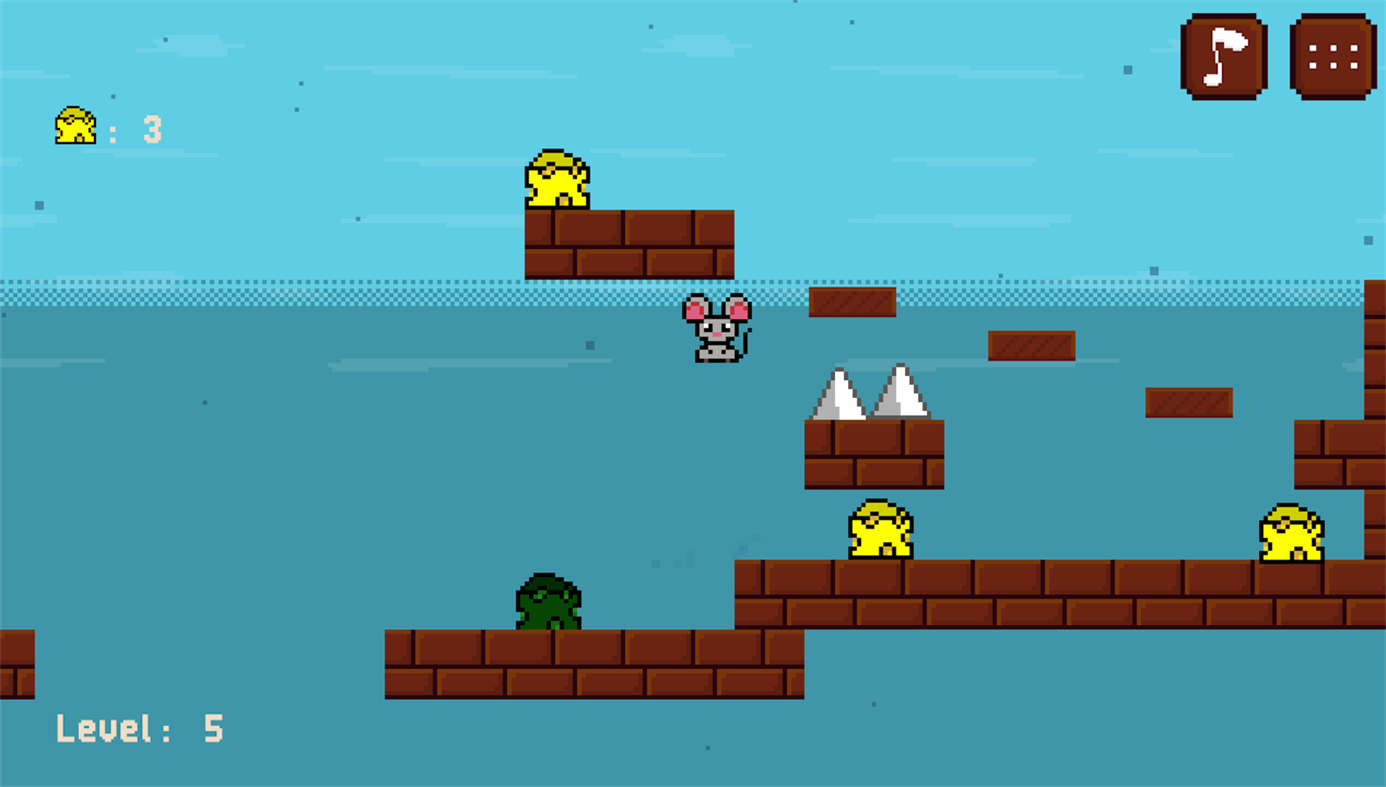Click the chick at the far right ledge
Image resolution: width=1386 pixels, height=787 pixels.
[1293, 535]
